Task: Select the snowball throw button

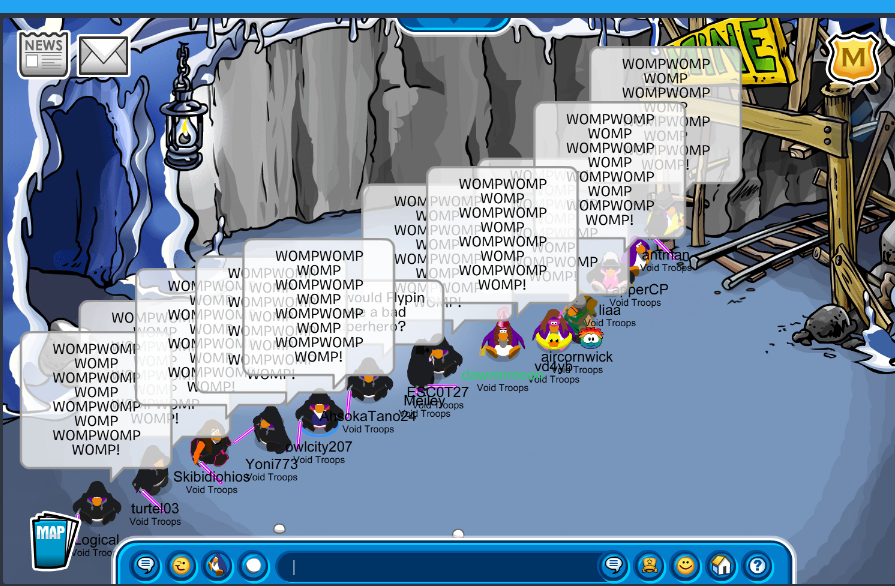Action: point(253,566)
